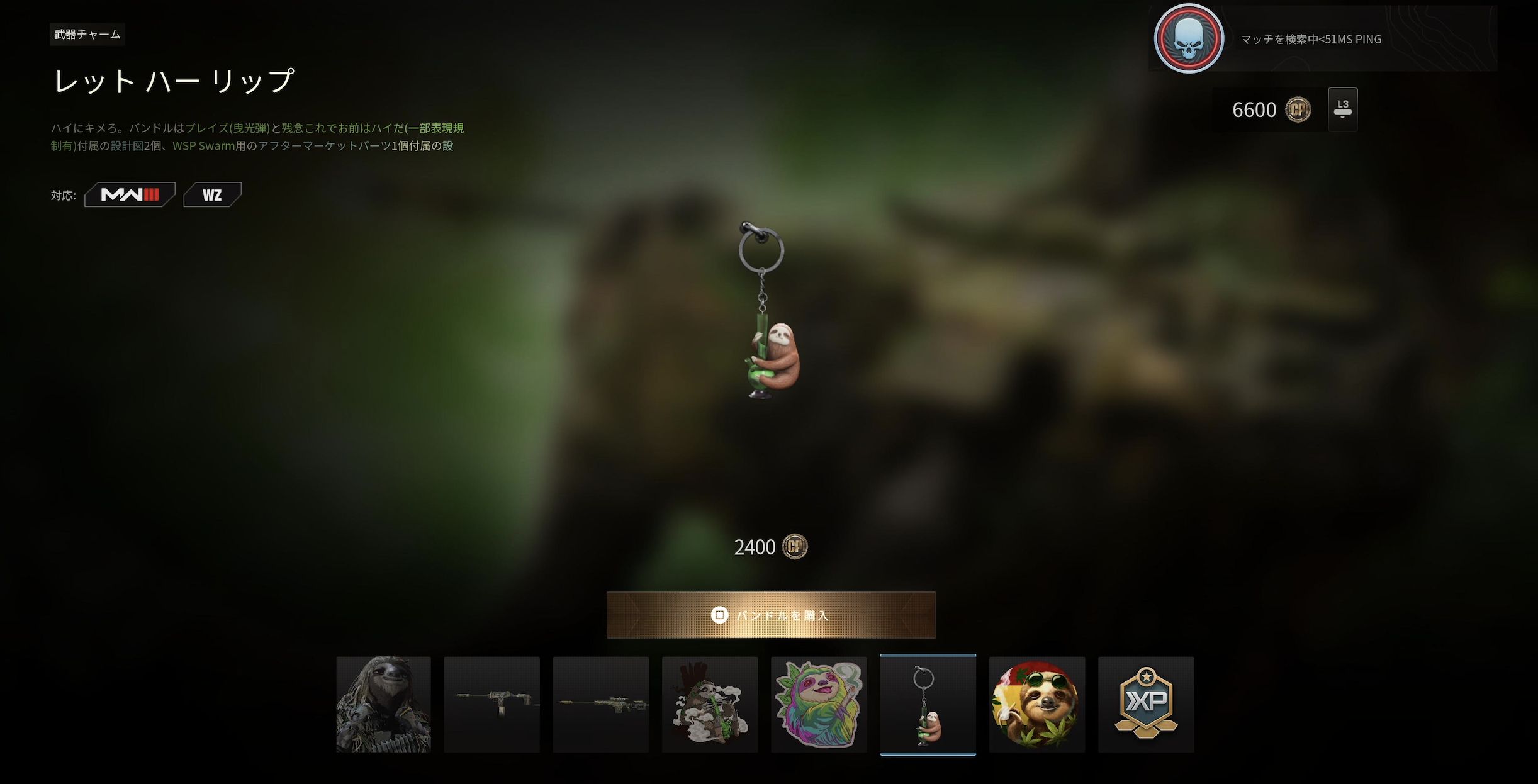Select the MWIII compatibility badge

130,194
